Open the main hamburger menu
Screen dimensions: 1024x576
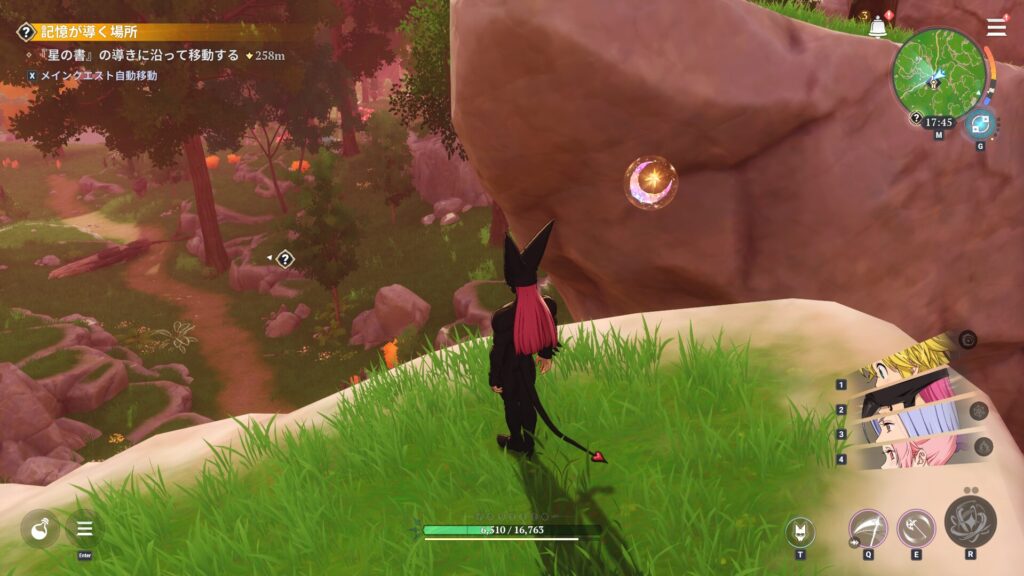(x=996, y=27)
